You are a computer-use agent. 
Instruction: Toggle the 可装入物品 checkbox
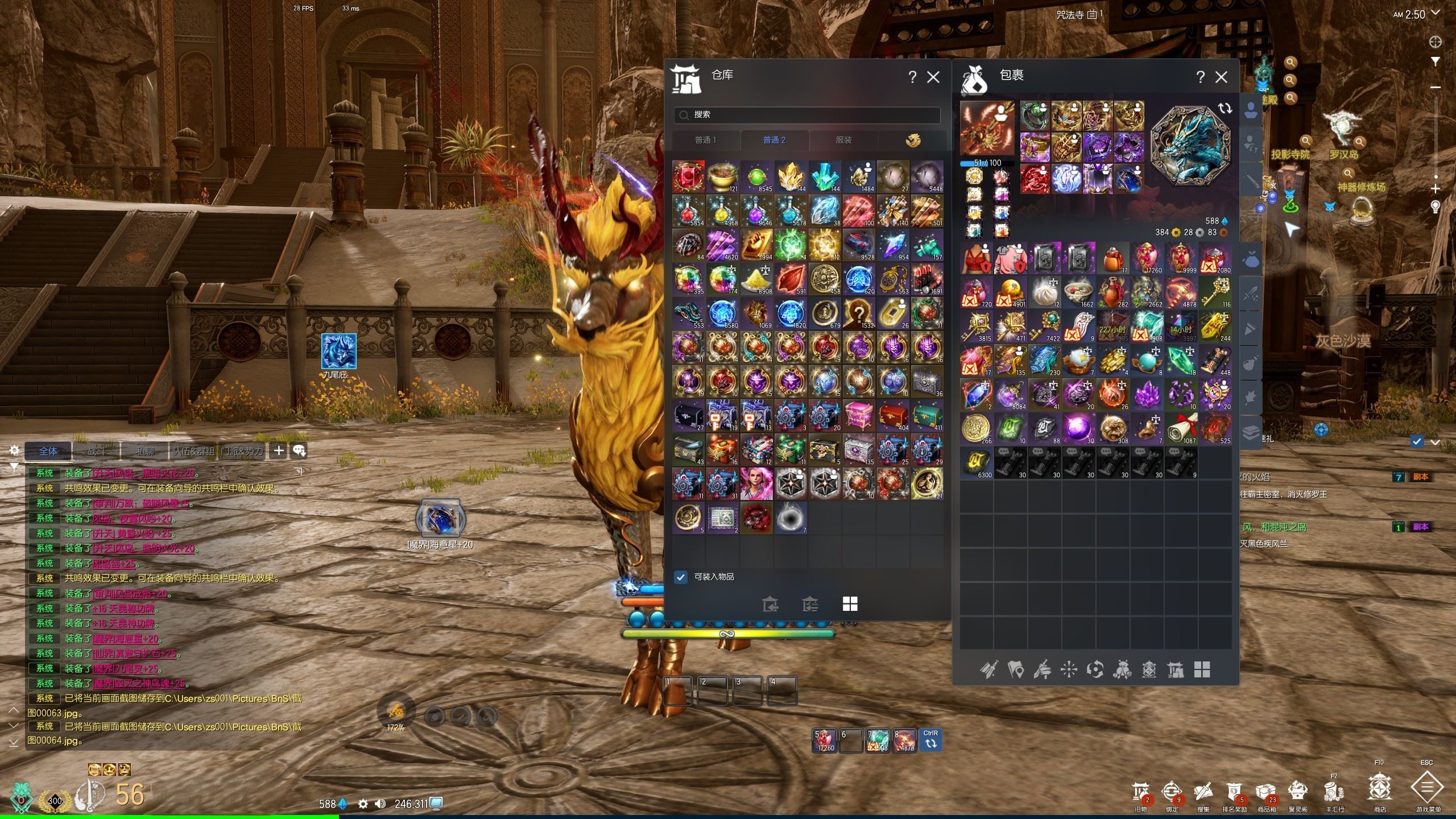click(681, 577)
